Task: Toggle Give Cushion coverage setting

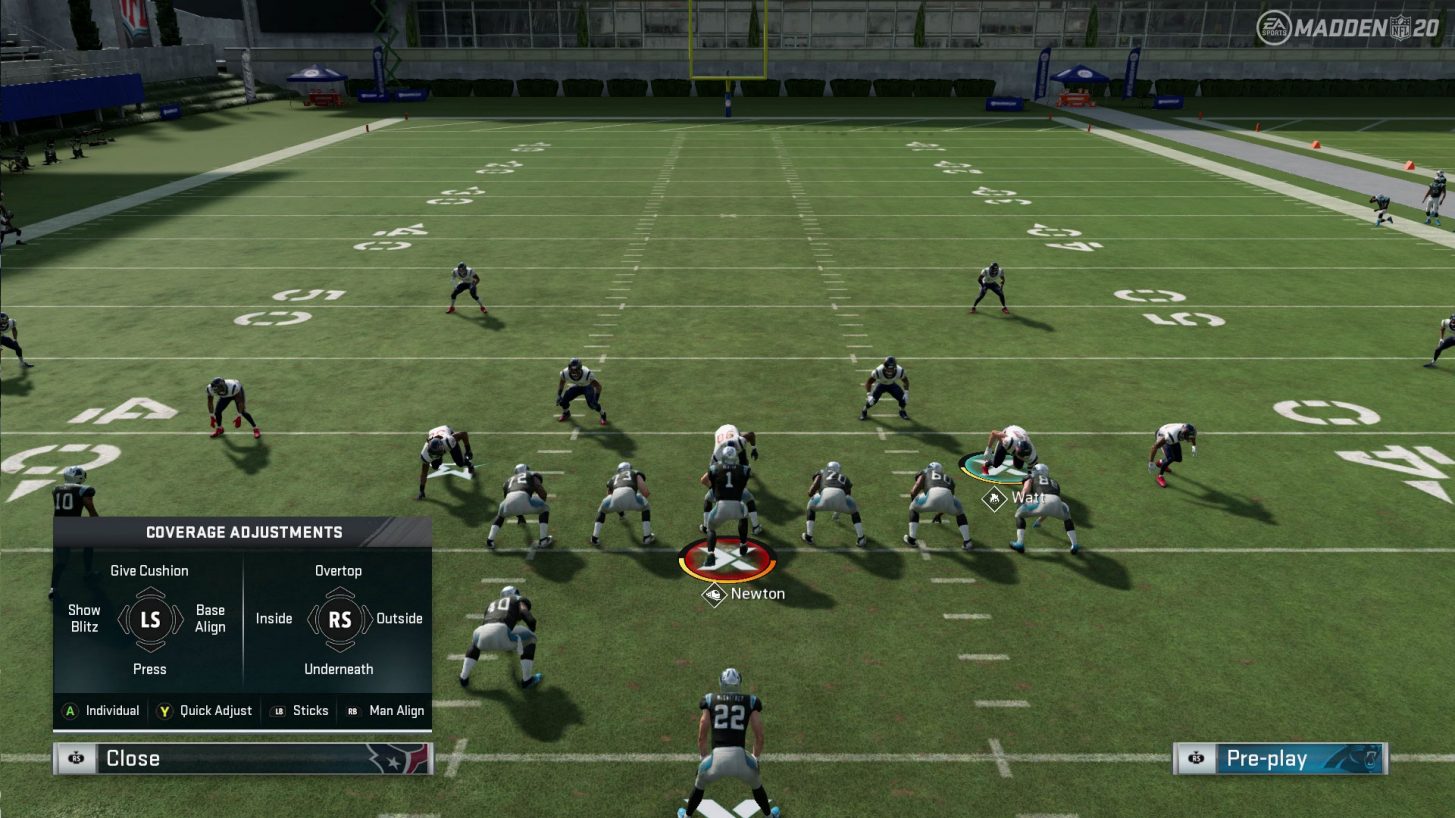Action: click(150, 570)
